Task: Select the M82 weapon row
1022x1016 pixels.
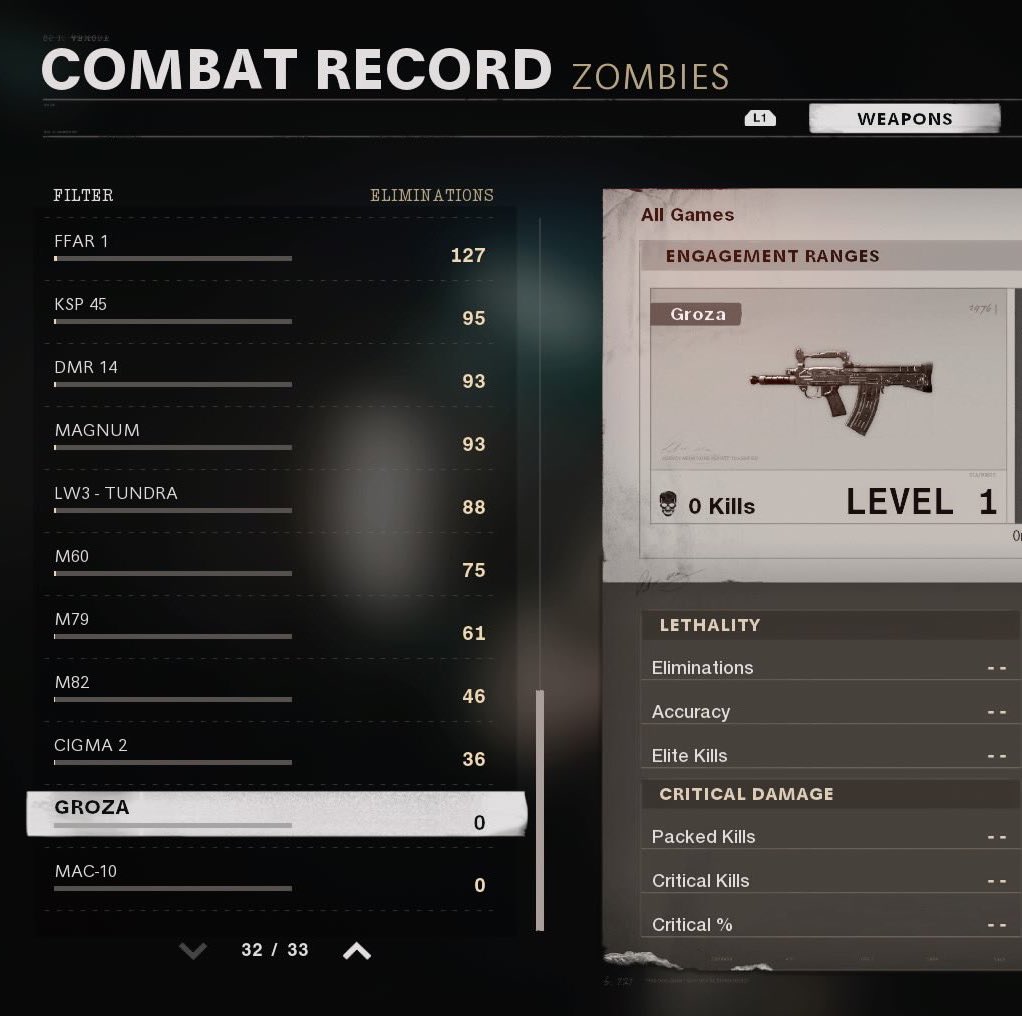Action: (270, 689)
